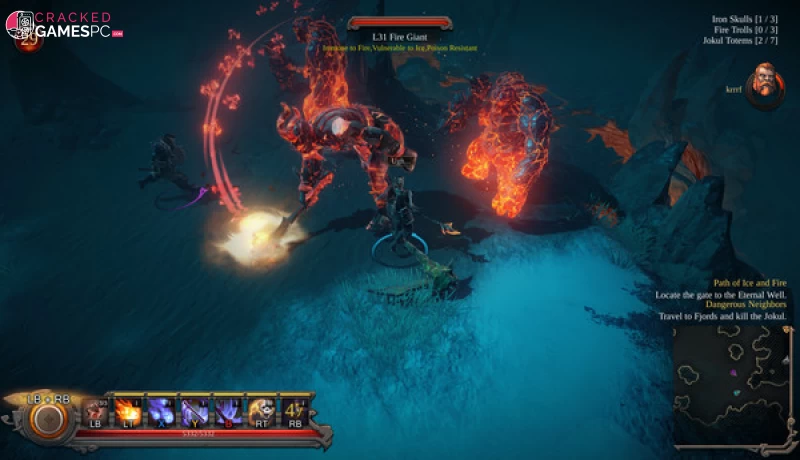The image size is (800, 460).
Task: Open the Path of Ice and Fire quest
Action: pyautogui.click(x=740, y=284)
